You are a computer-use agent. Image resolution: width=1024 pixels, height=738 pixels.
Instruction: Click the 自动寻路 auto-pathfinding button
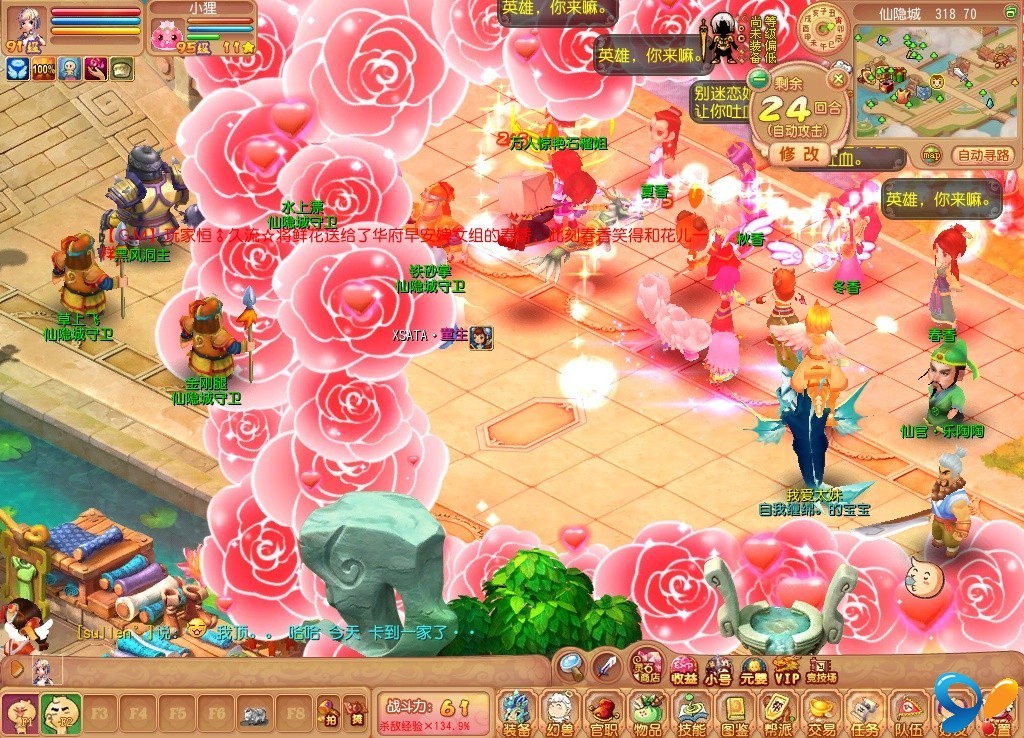[x=984, y=155]
